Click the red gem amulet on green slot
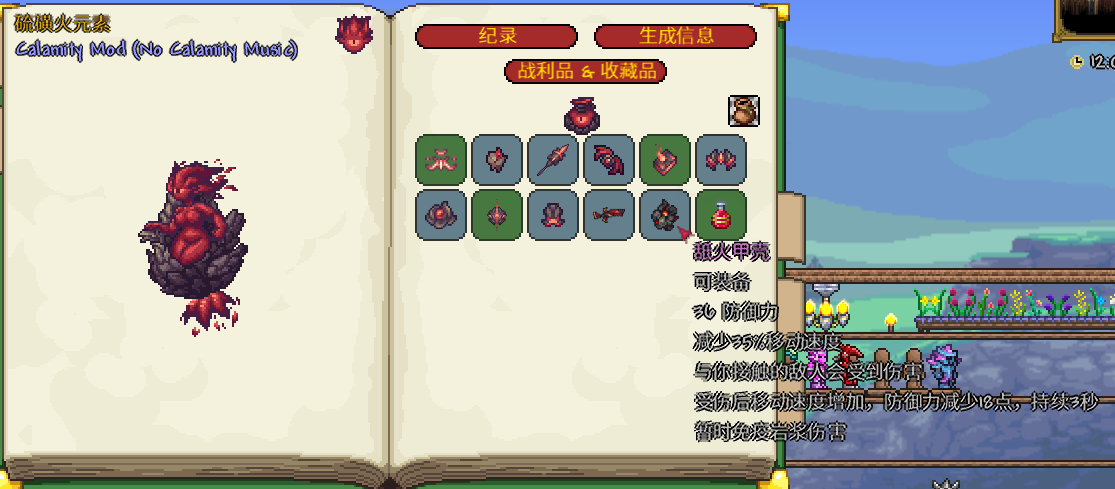The width and height of the screenshot is (1115, 489). point(497,216)
